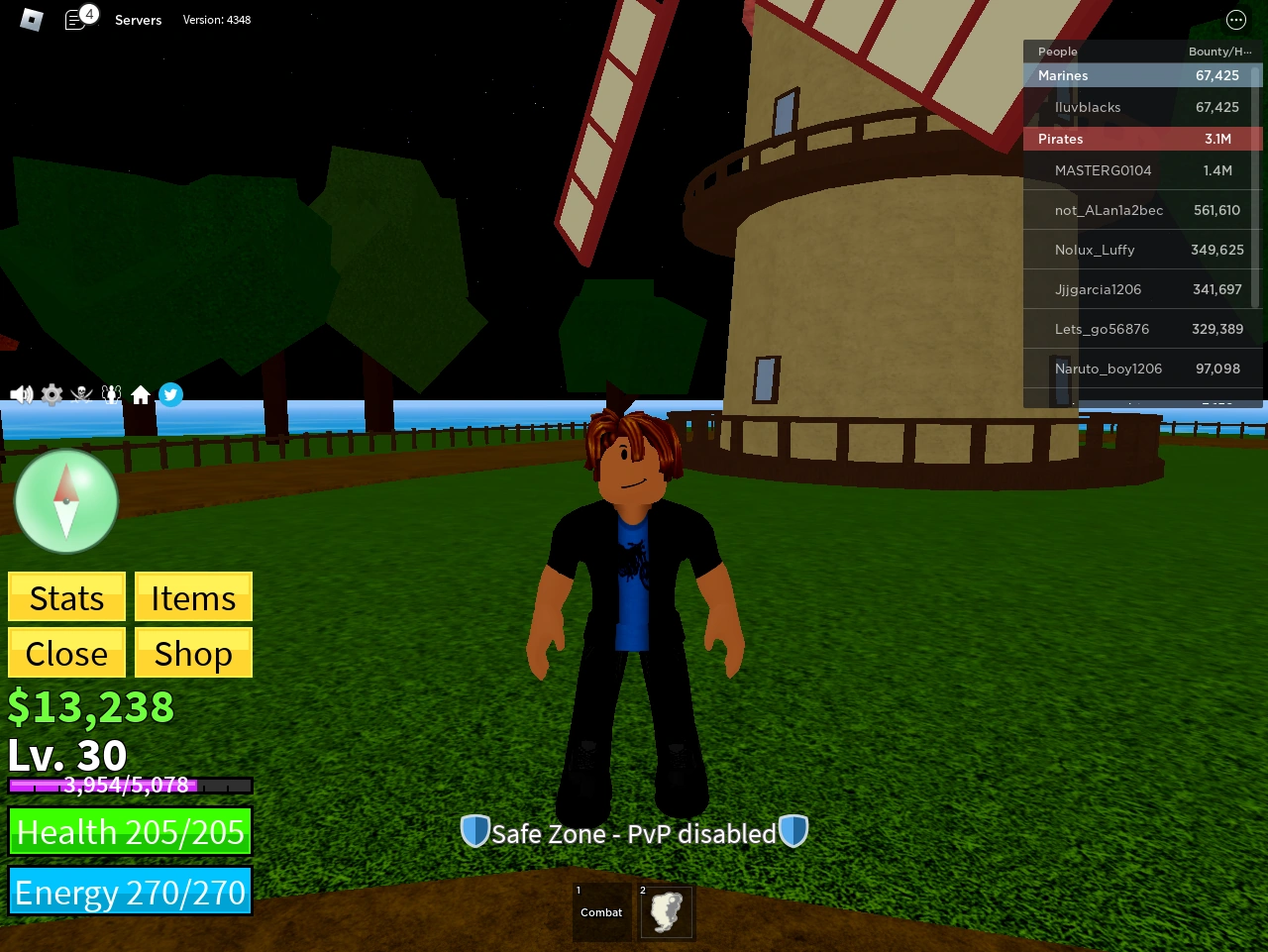Select MASTERG0104 on the leaderboard

[x=1105, y=170]
